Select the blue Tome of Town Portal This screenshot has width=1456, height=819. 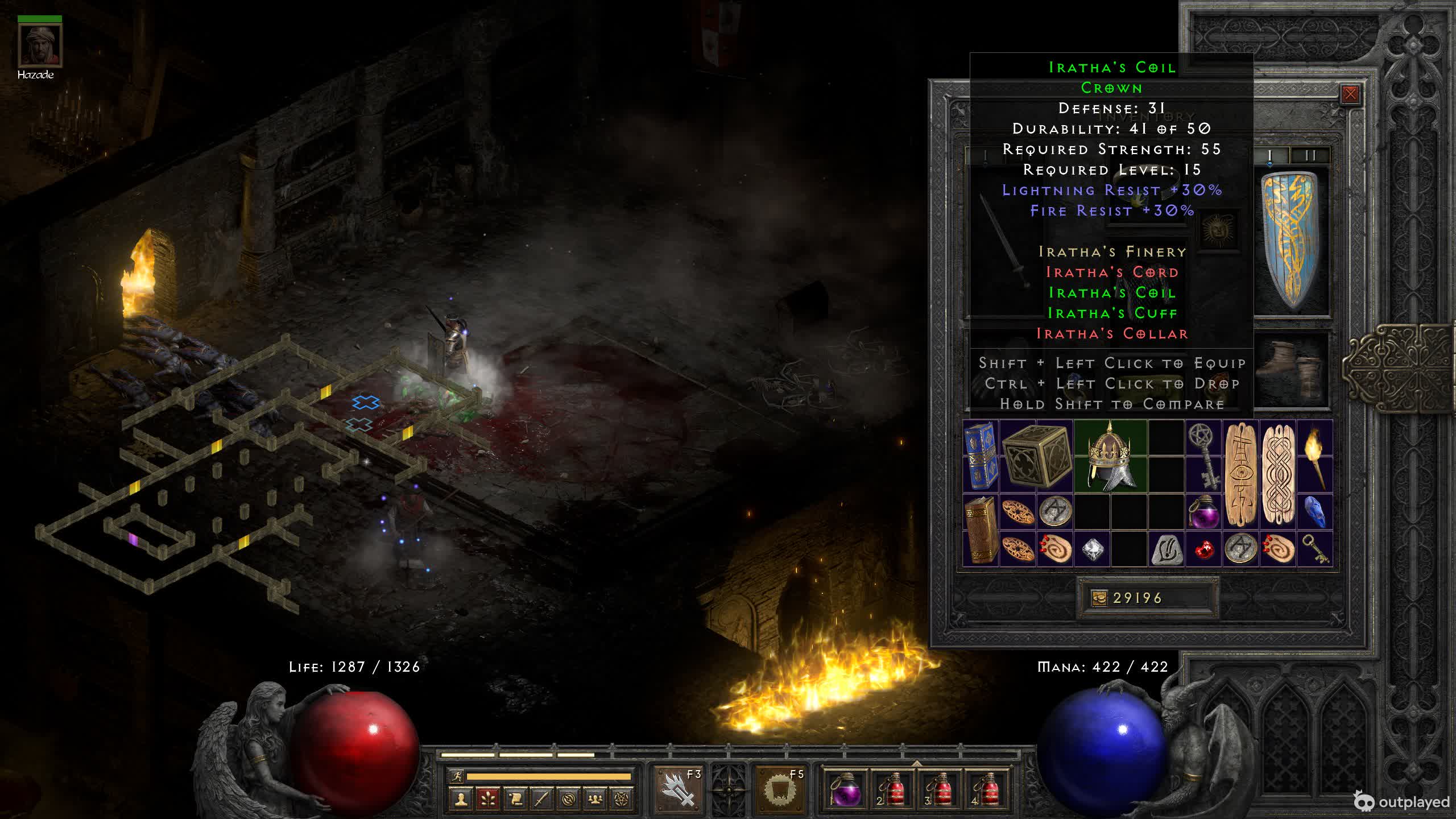981,456
